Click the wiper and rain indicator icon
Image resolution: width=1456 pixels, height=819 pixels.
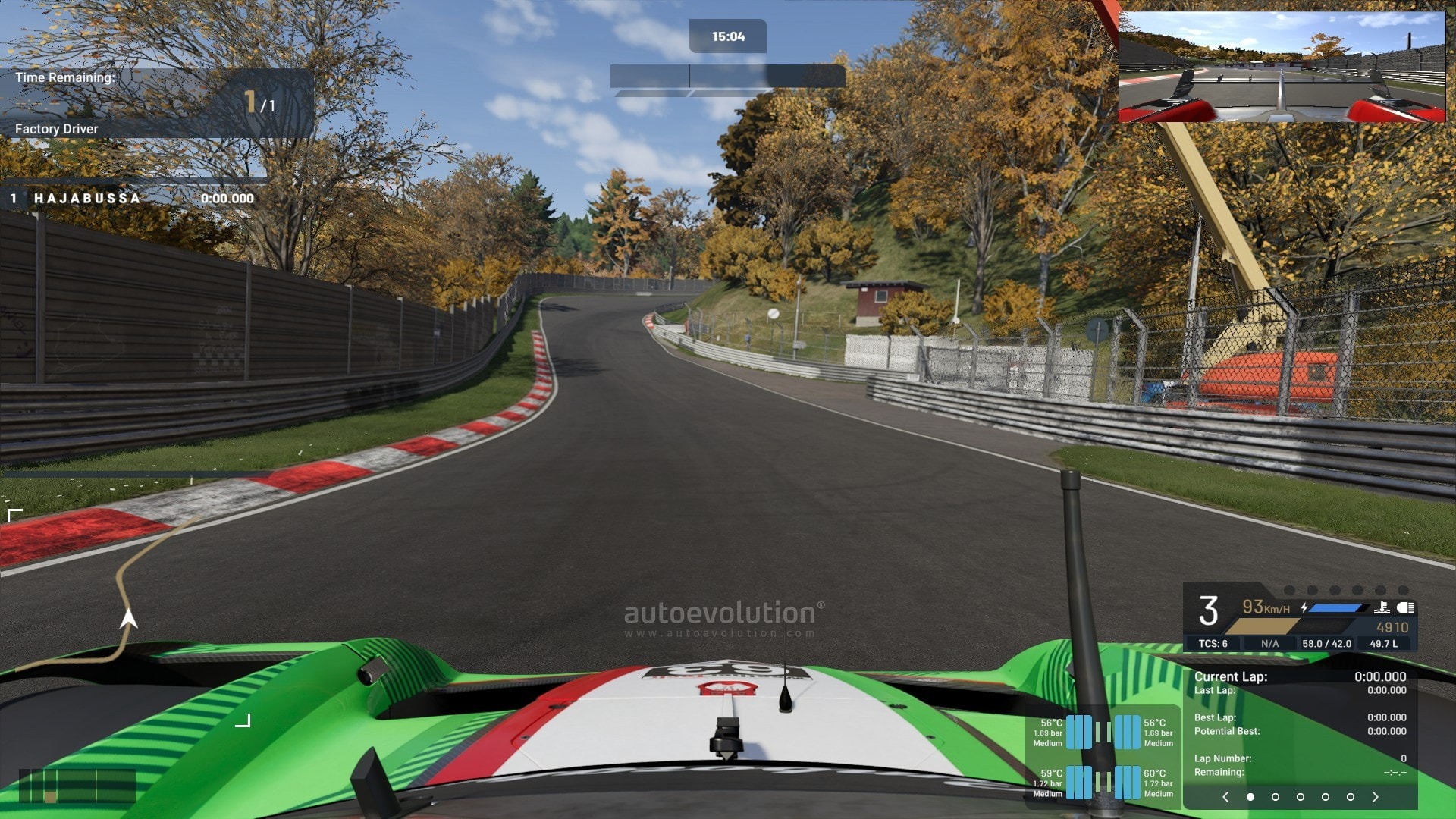pyautogui.click(x=1382, y=607)
